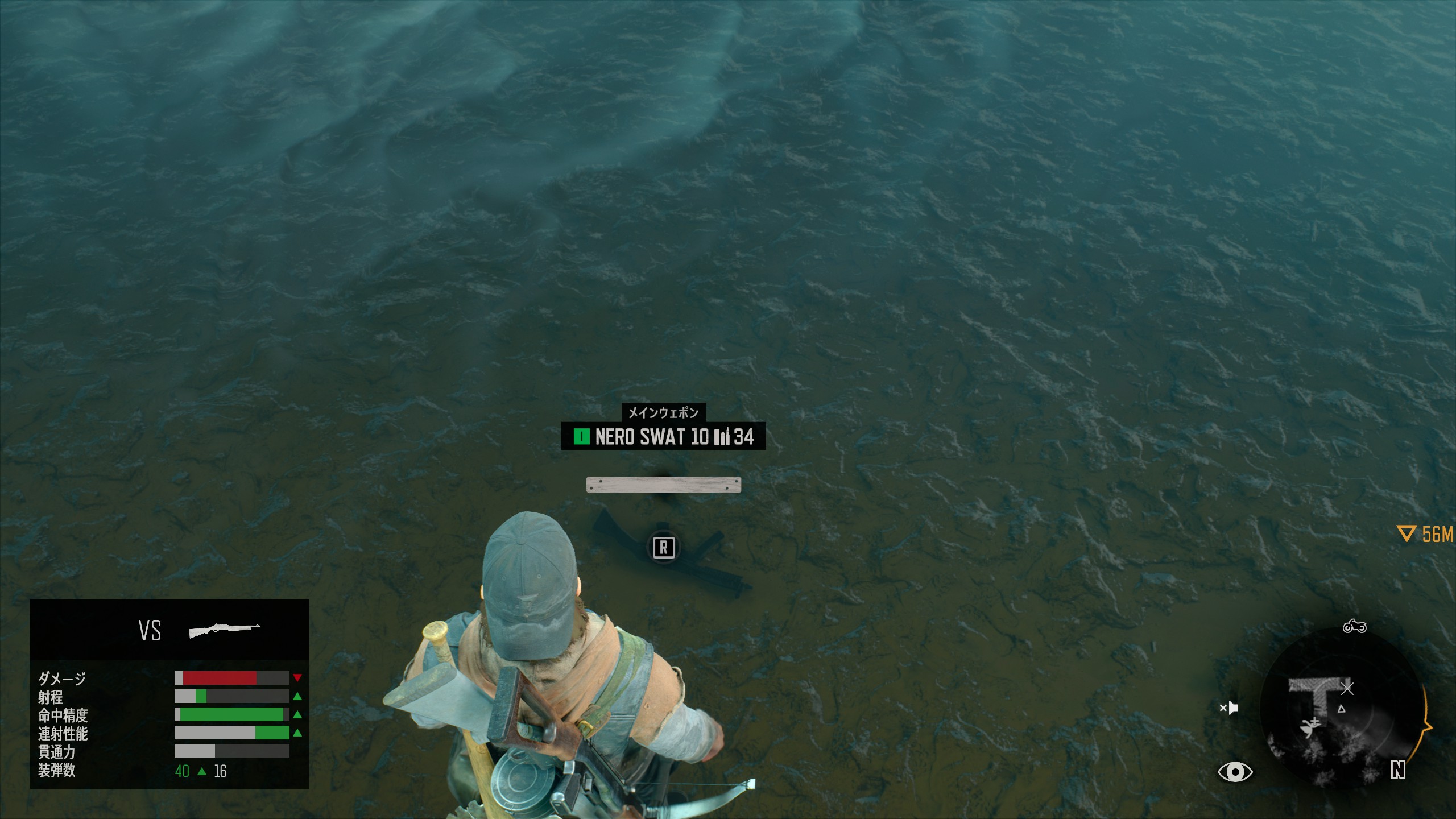
Task: Select the muted speaker noise icon
Action: click(x=1228, y=708)
